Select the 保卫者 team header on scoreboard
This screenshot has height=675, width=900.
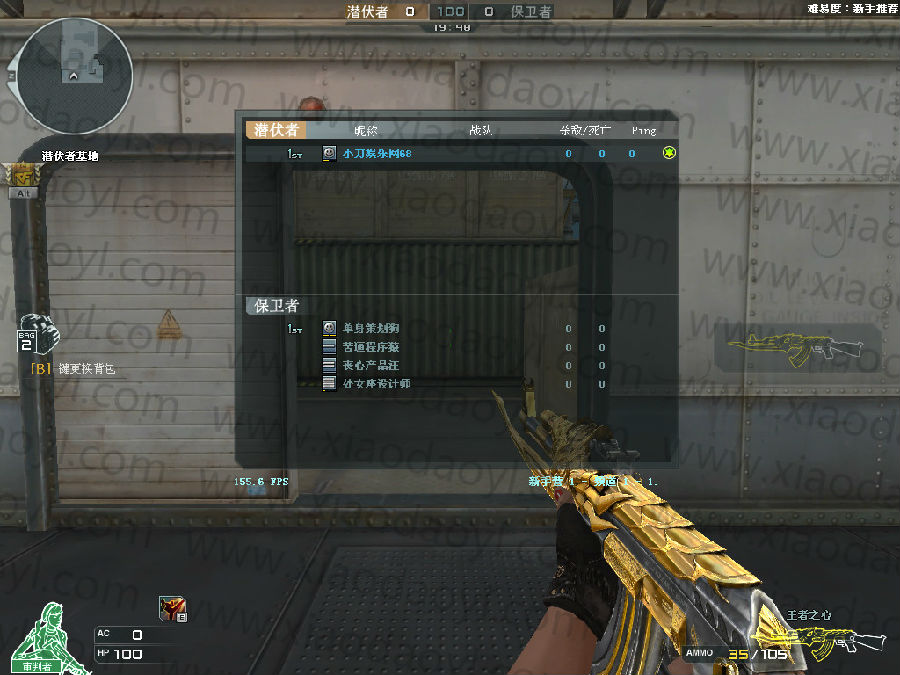coord(275,306)
